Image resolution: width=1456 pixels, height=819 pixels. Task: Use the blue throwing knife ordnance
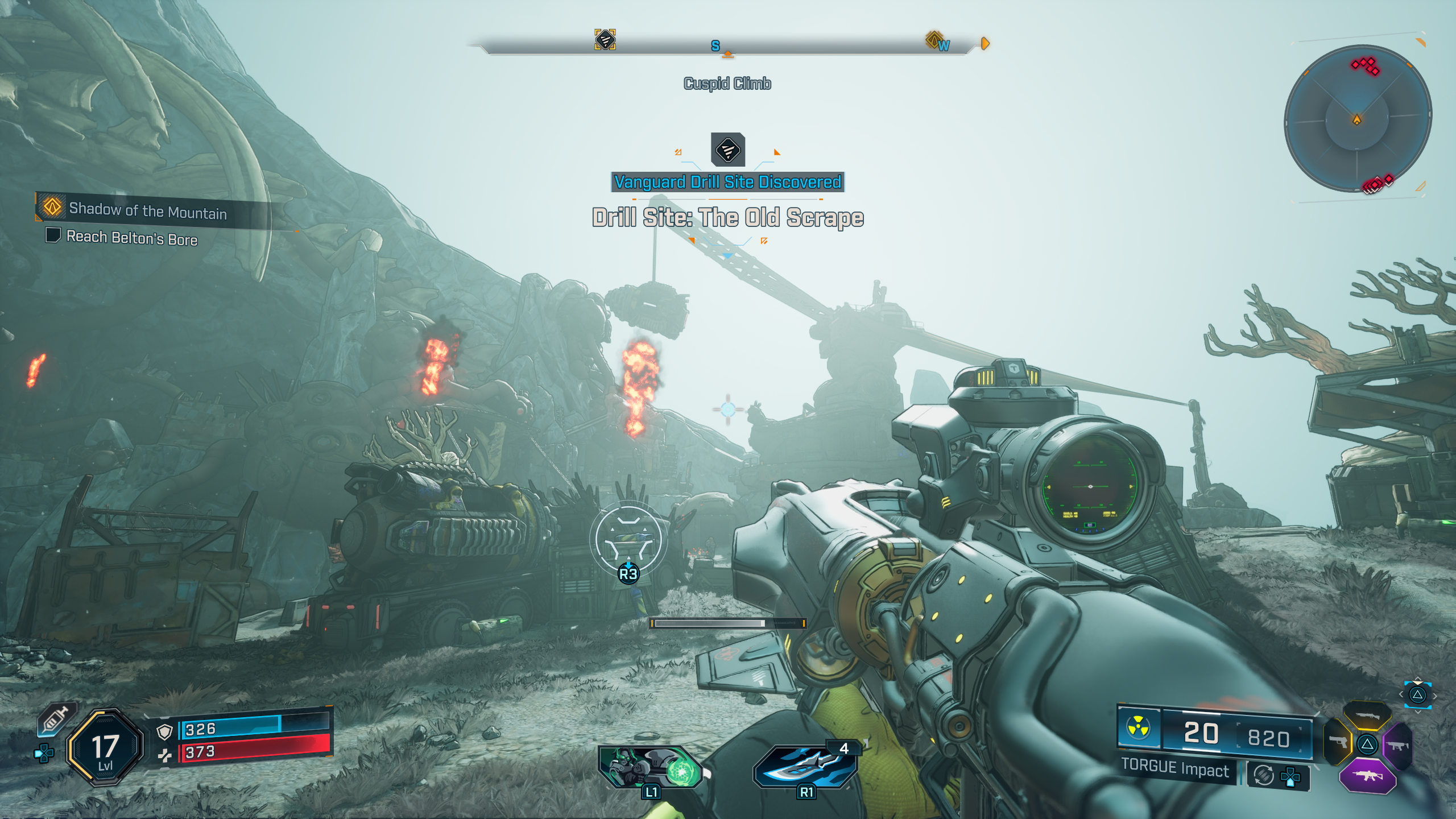tap(806, 767)
